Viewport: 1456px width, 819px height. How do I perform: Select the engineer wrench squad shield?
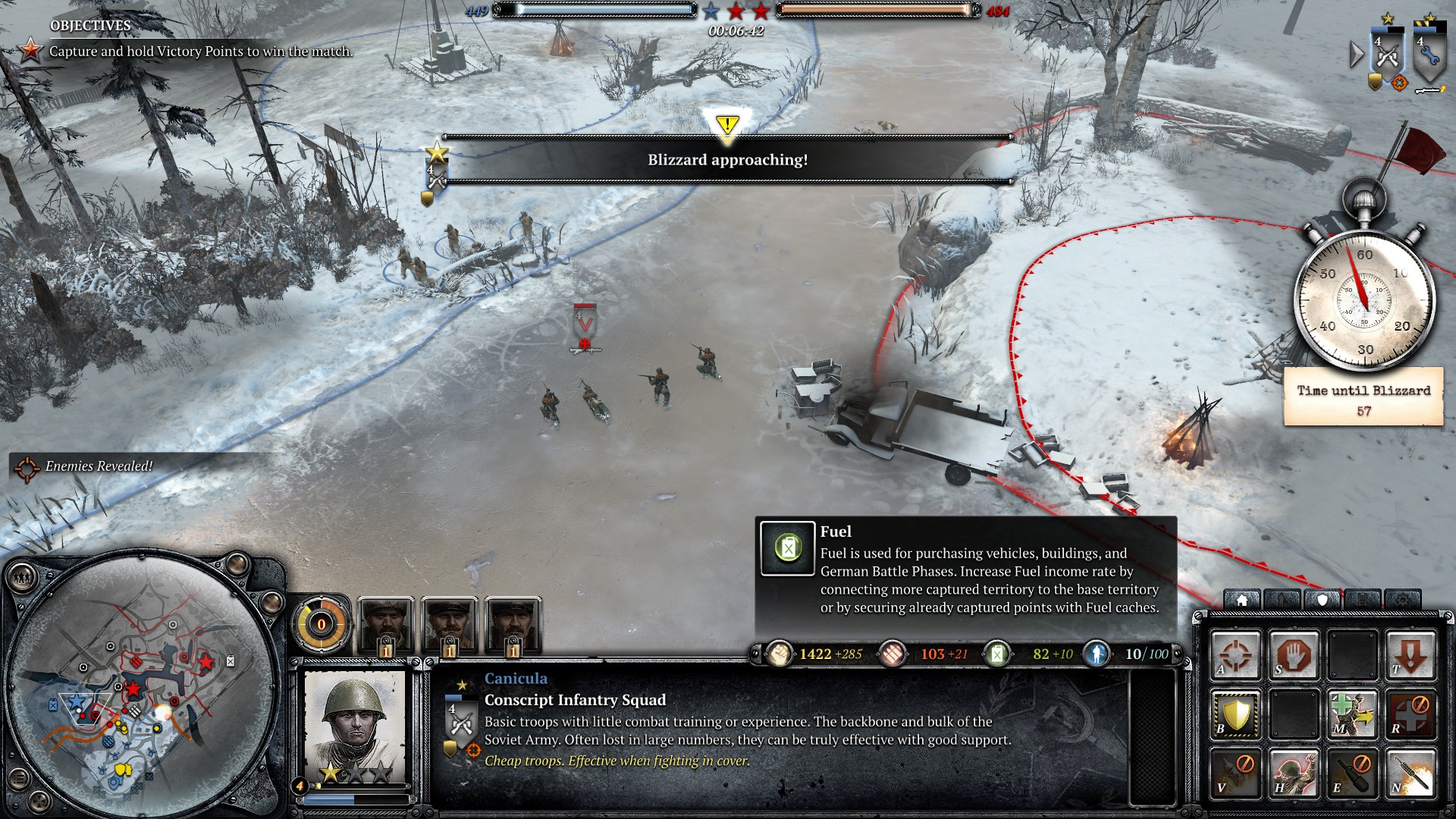tap(1429, 55)
